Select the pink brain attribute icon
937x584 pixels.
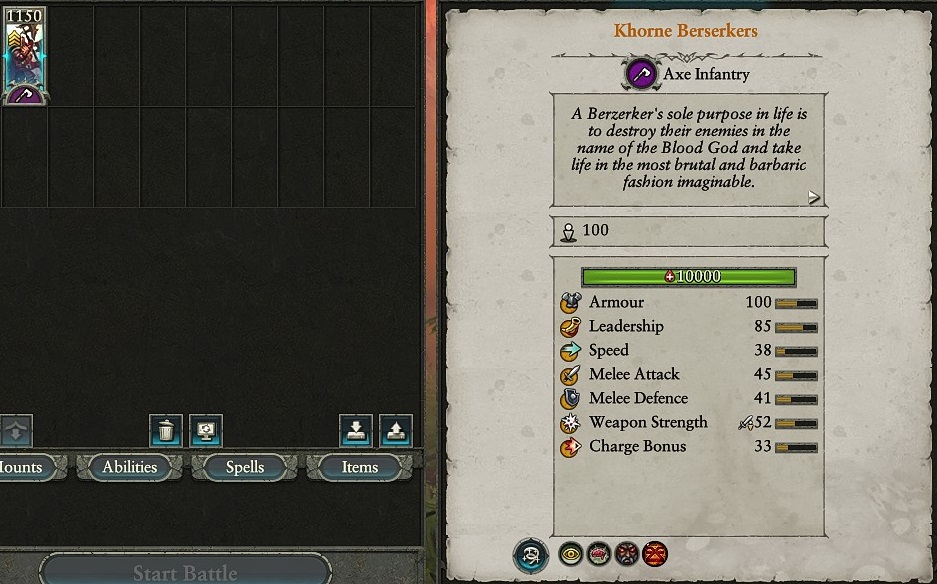tap(599, 553)
